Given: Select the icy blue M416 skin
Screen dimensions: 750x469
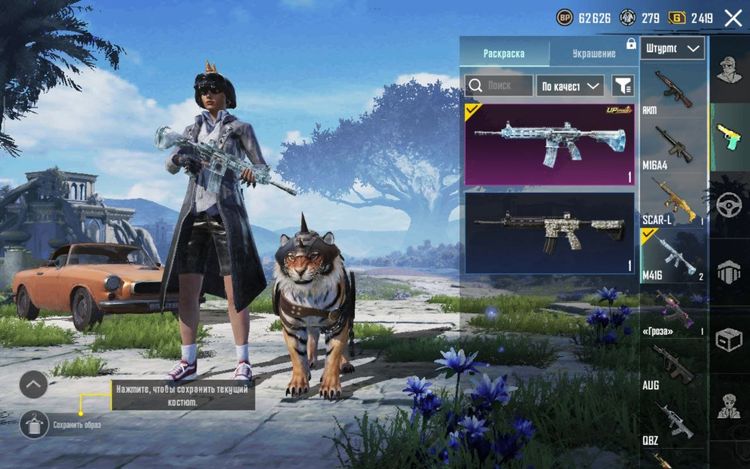Looking at the screenshot, I should [549, 144].
